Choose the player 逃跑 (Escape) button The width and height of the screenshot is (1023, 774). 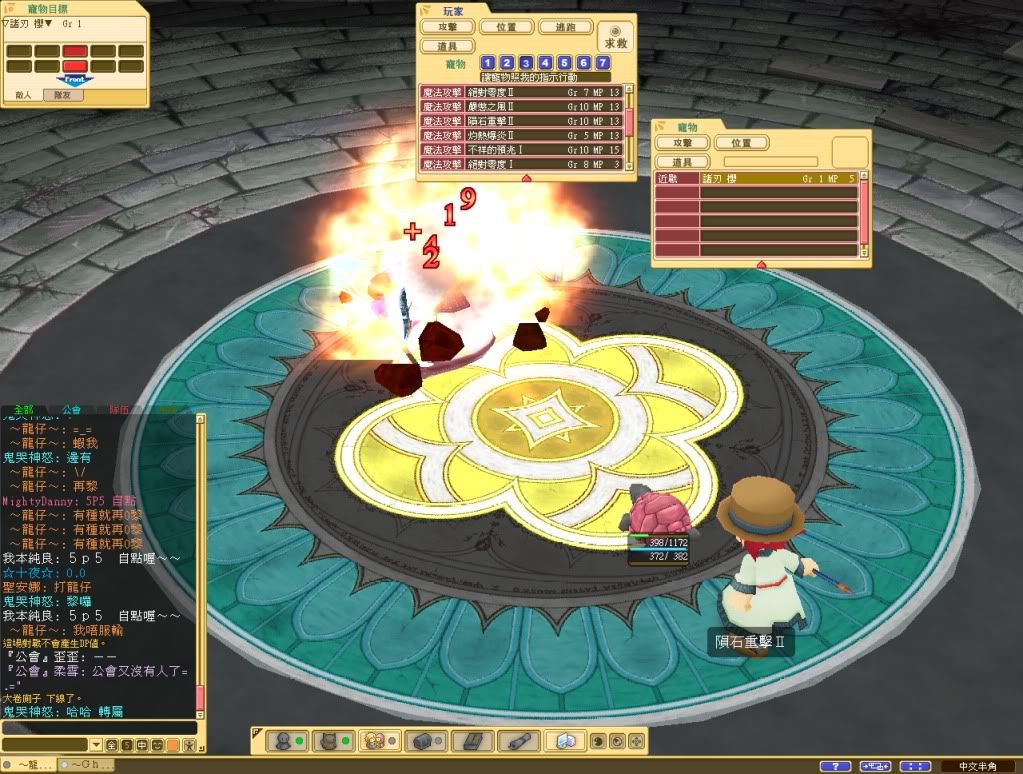[565, 27]
